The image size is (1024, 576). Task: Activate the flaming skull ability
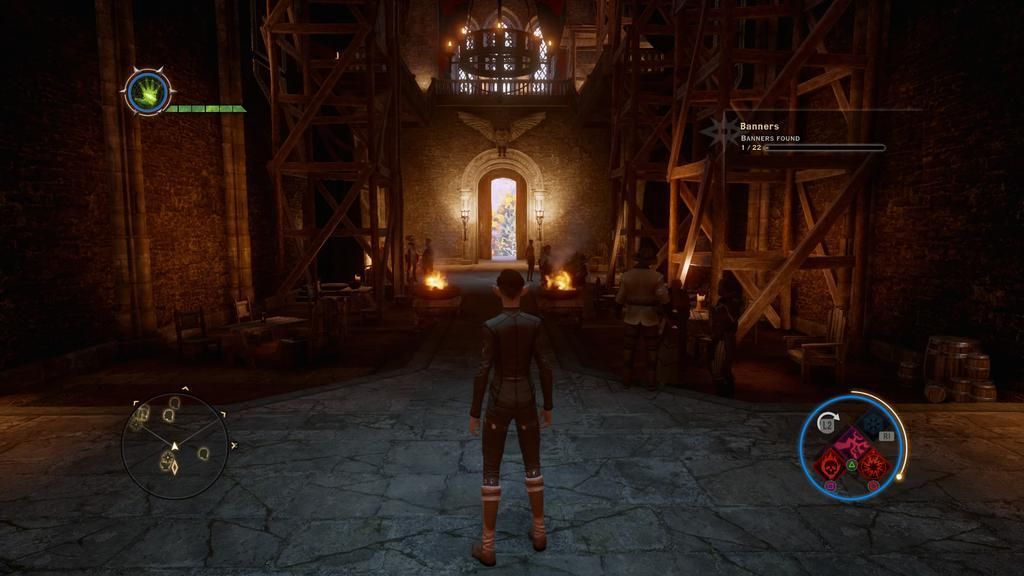point(829,463)
